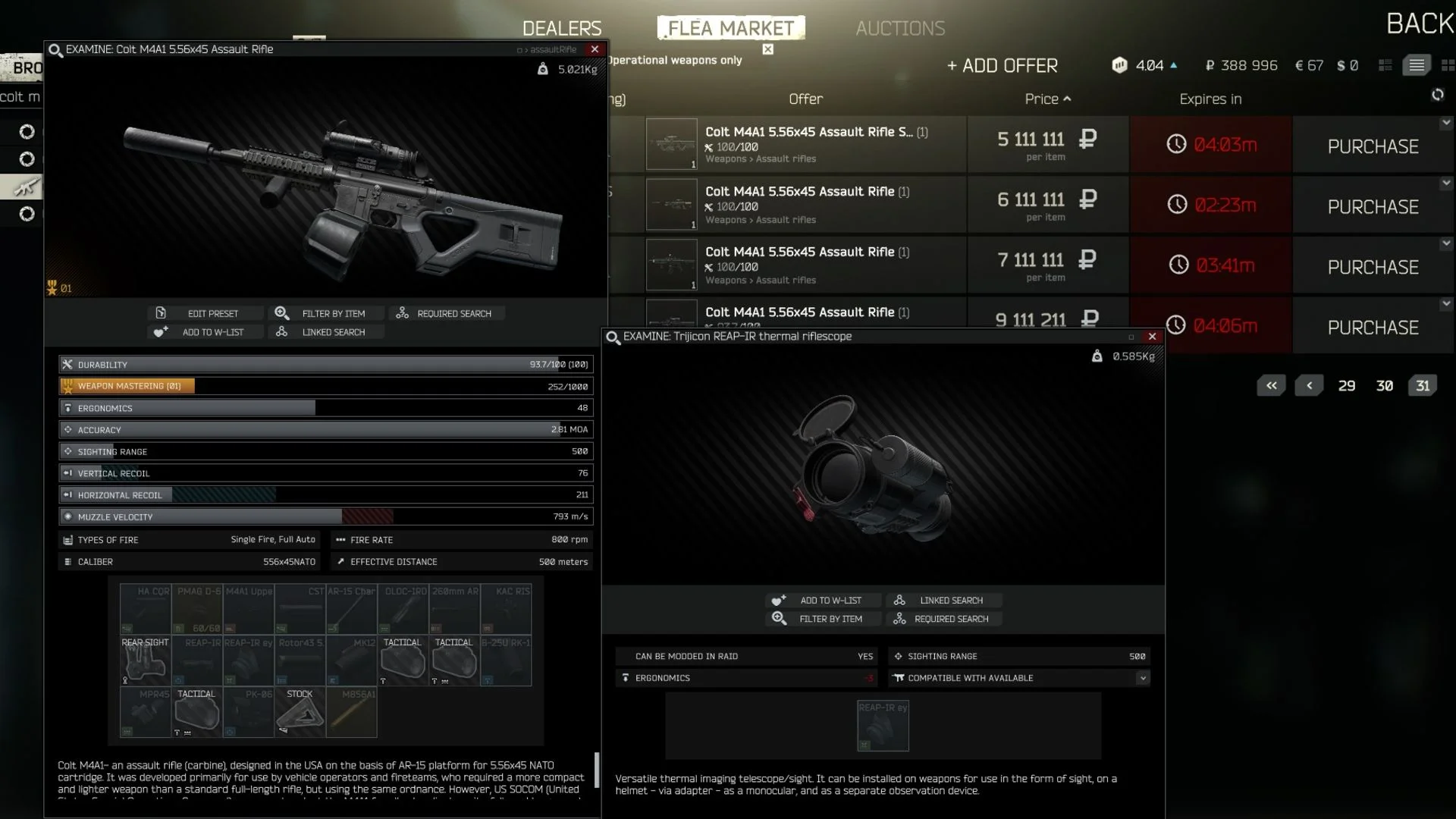
Task: Refresh the flea market offer list
Action: [x=1437, y=95]
